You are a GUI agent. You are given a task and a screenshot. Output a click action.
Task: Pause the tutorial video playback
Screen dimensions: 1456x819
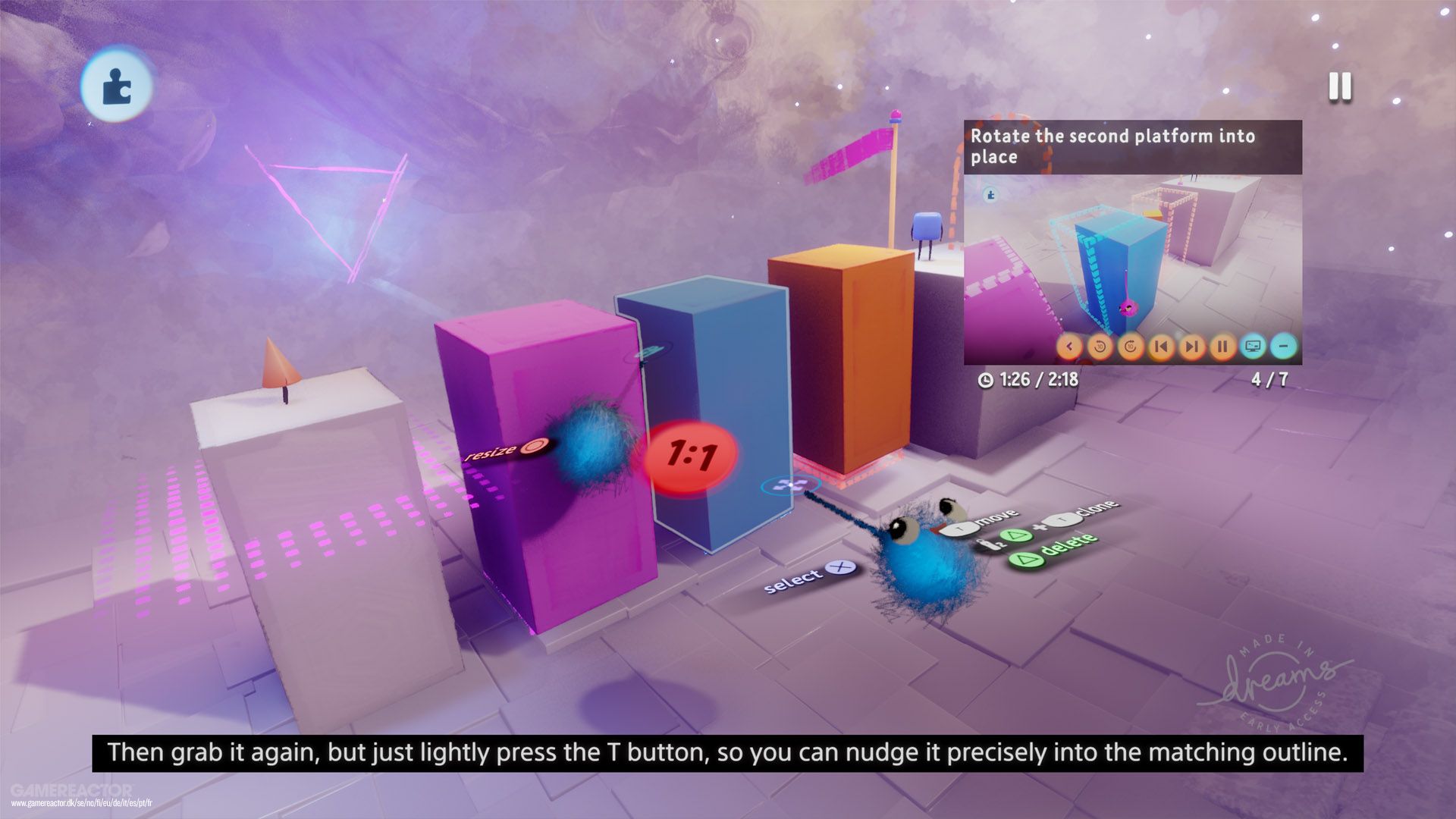[x=1220, y=347]
